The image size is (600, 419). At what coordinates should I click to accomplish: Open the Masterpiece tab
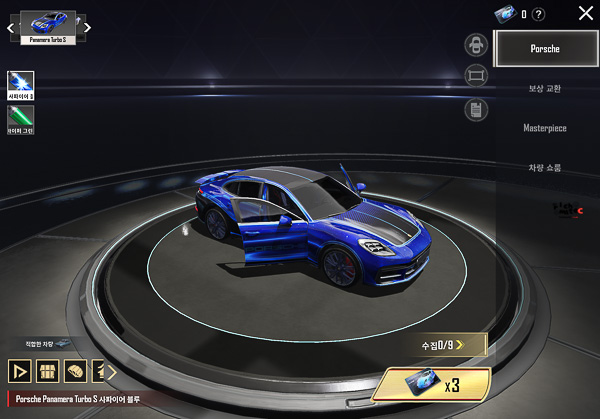pyautogui.click(x=545, y=128)
